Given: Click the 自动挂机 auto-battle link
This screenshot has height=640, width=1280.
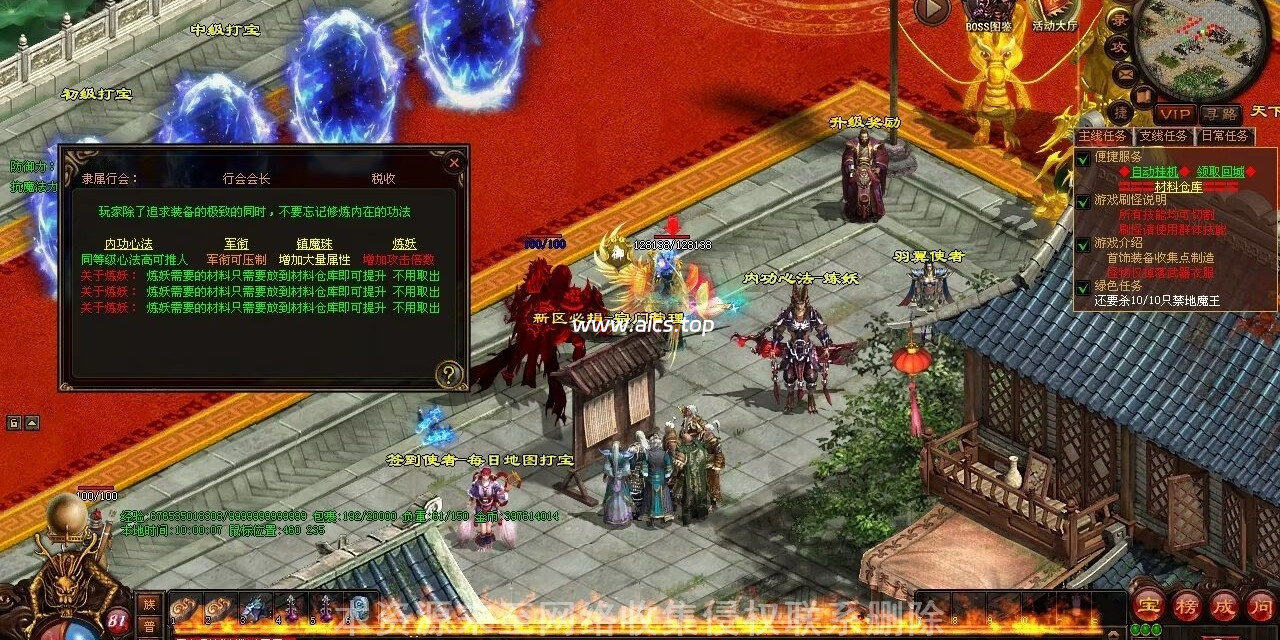Looking at the screenshot, I should tap(1154, 172).
